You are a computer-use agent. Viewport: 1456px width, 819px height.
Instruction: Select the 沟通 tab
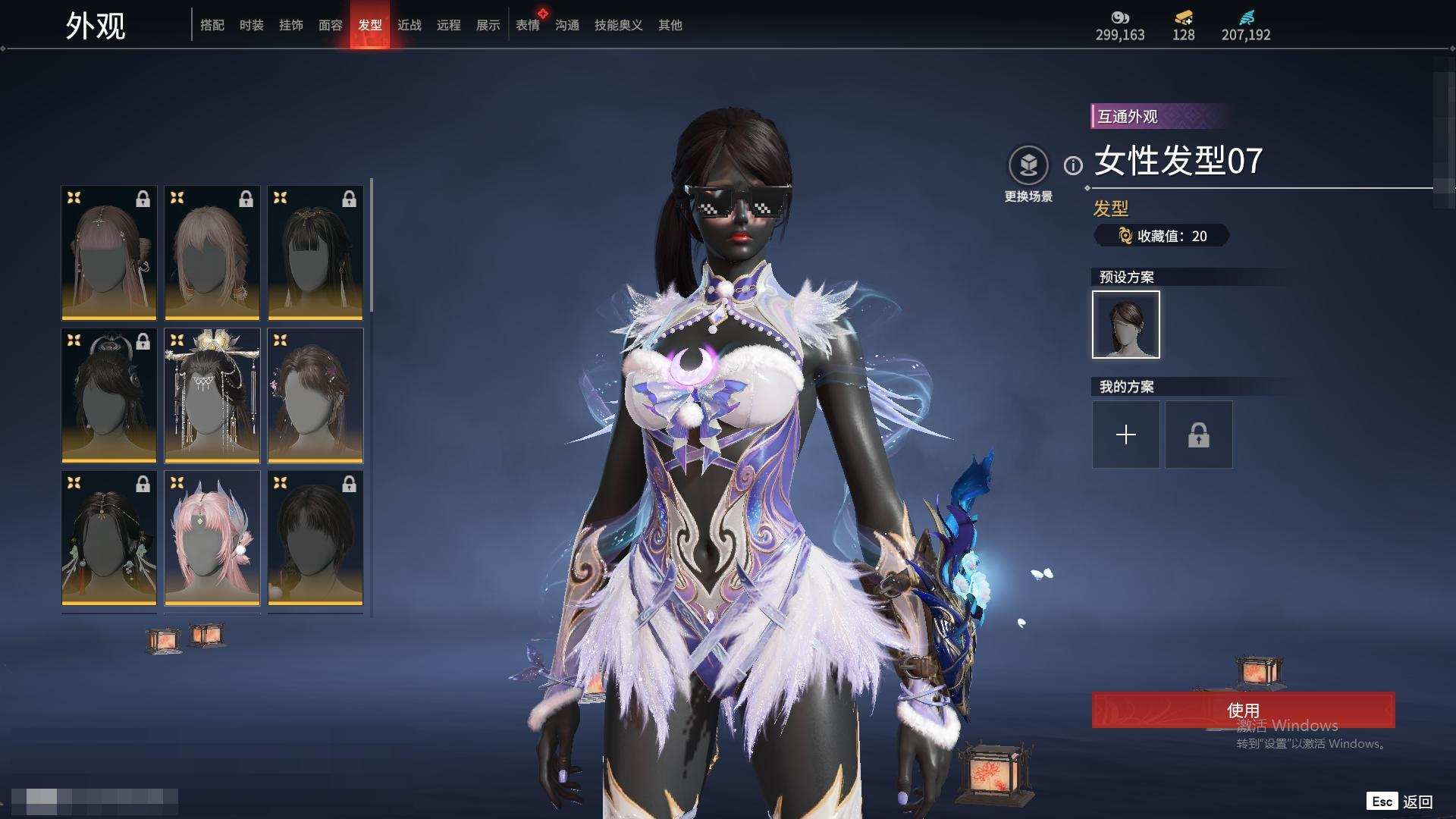click(566, 25)
